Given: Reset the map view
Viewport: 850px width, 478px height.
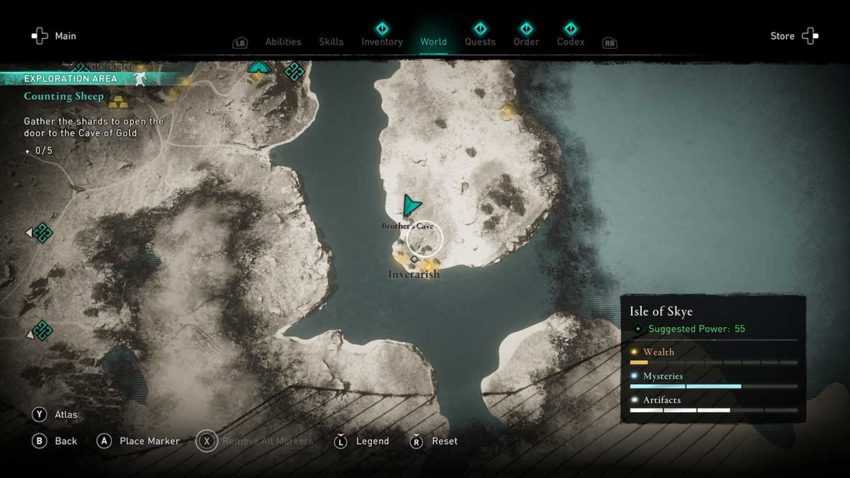Looking at the screenshot, I should (x=434, y=441).
